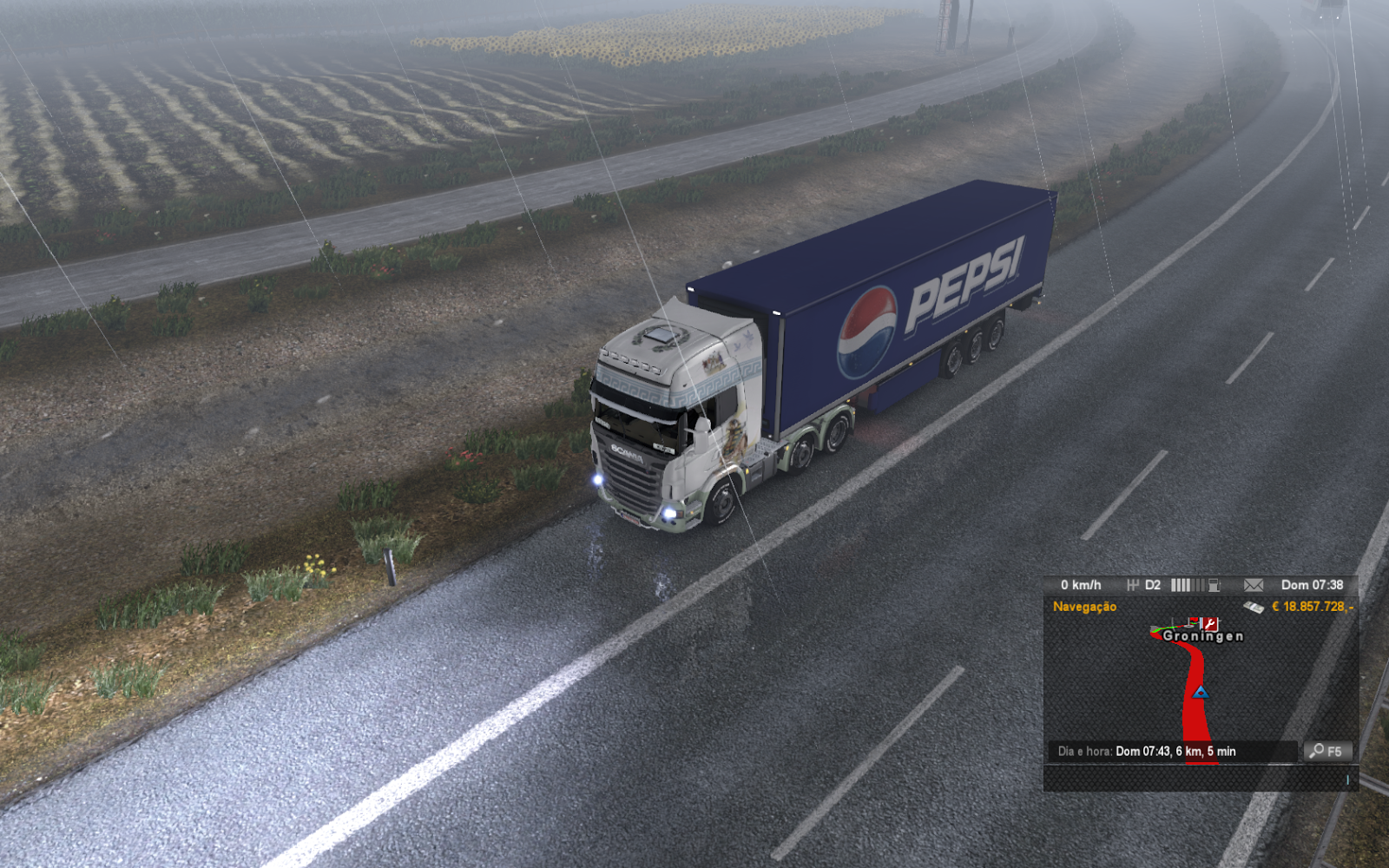The height and width of the screenshot is (868, 1389).
Task: Click the Groningen city label
Action: [x=1203, y=635]
